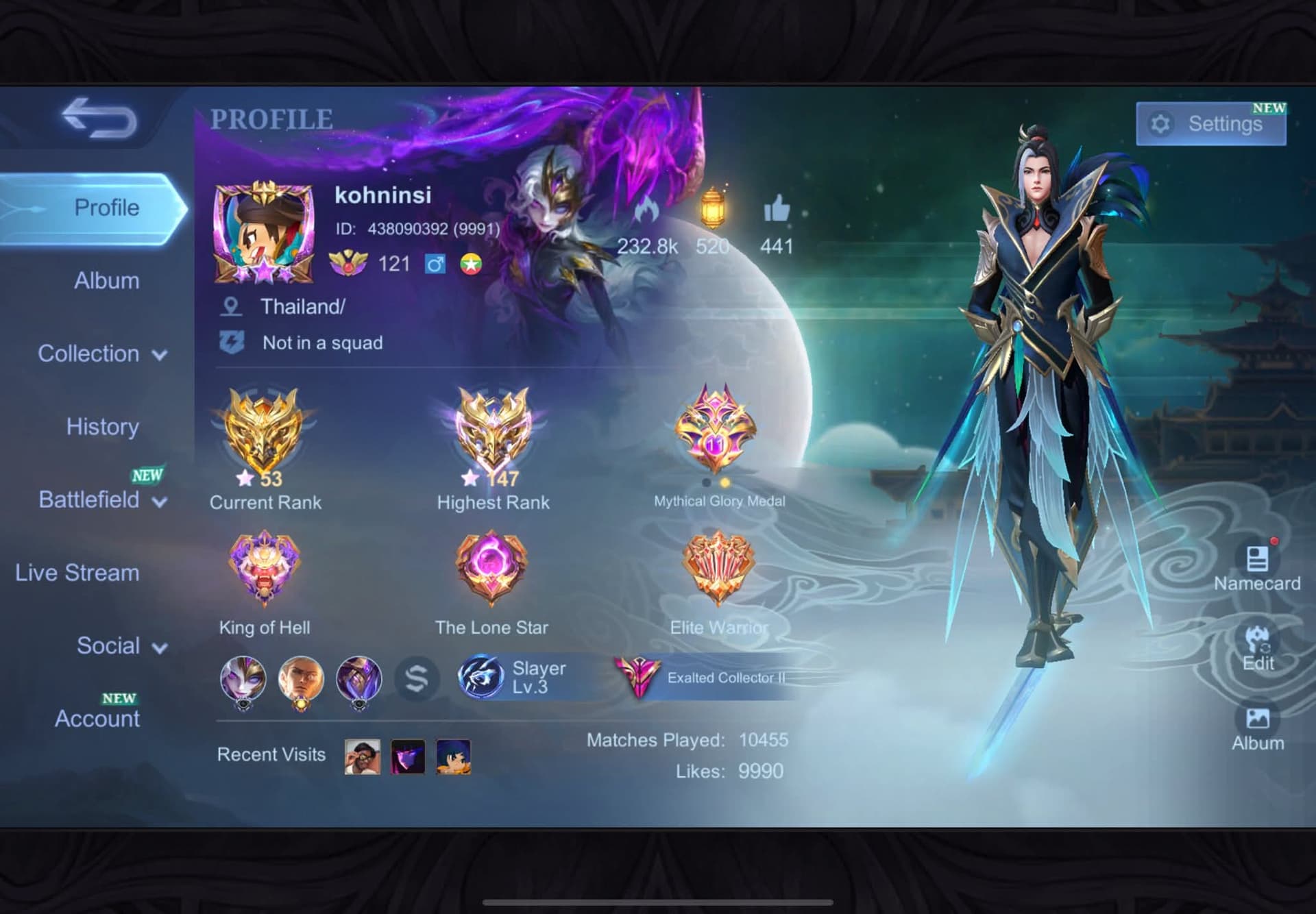
Task: Switch to the History sidebar tab
Action: 102,427
